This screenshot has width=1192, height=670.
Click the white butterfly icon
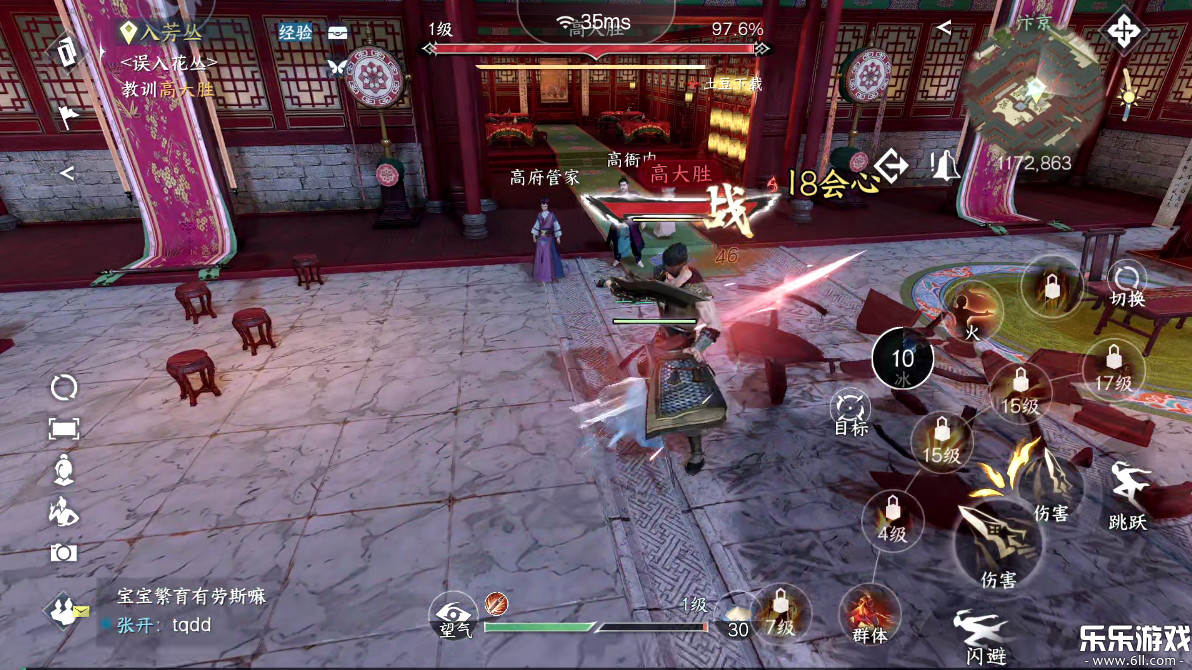coord(336,68)
